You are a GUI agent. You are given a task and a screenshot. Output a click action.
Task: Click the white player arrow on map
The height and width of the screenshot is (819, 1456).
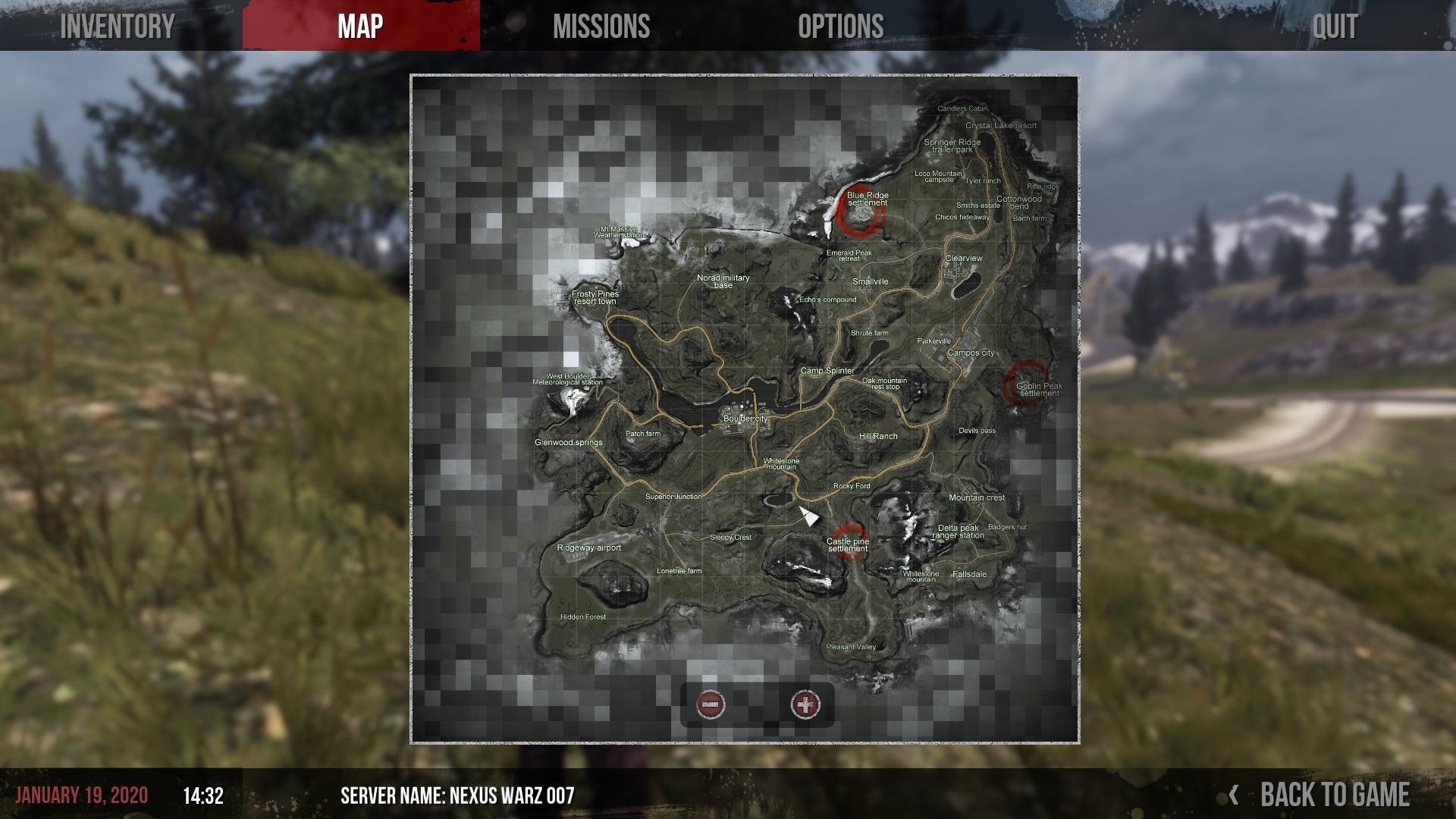808,516
